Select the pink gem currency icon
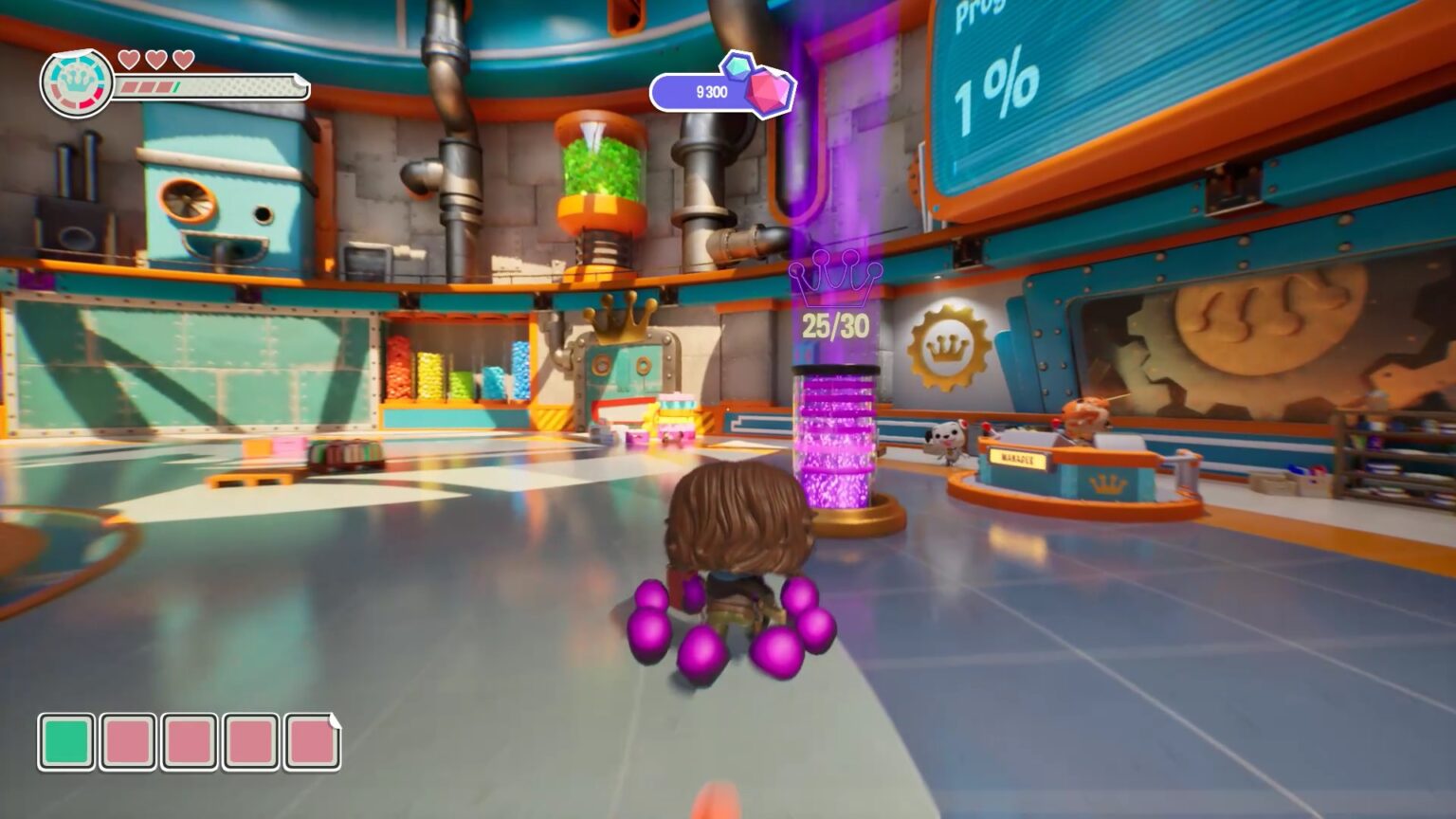Image resolution: width=1456 pixels, height=819 pixels. pos(768,93)
